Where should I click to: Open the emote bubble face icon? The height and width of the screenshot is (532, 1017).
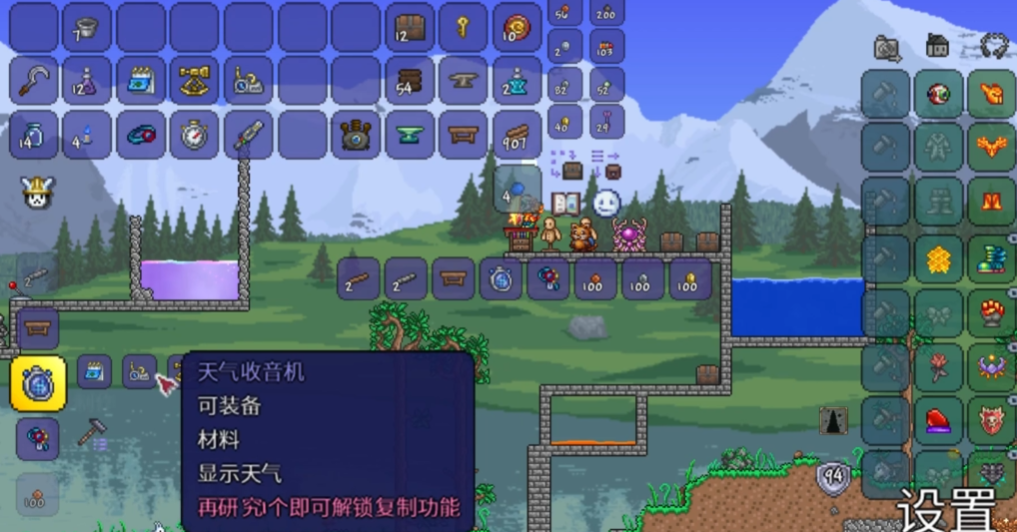607,203
